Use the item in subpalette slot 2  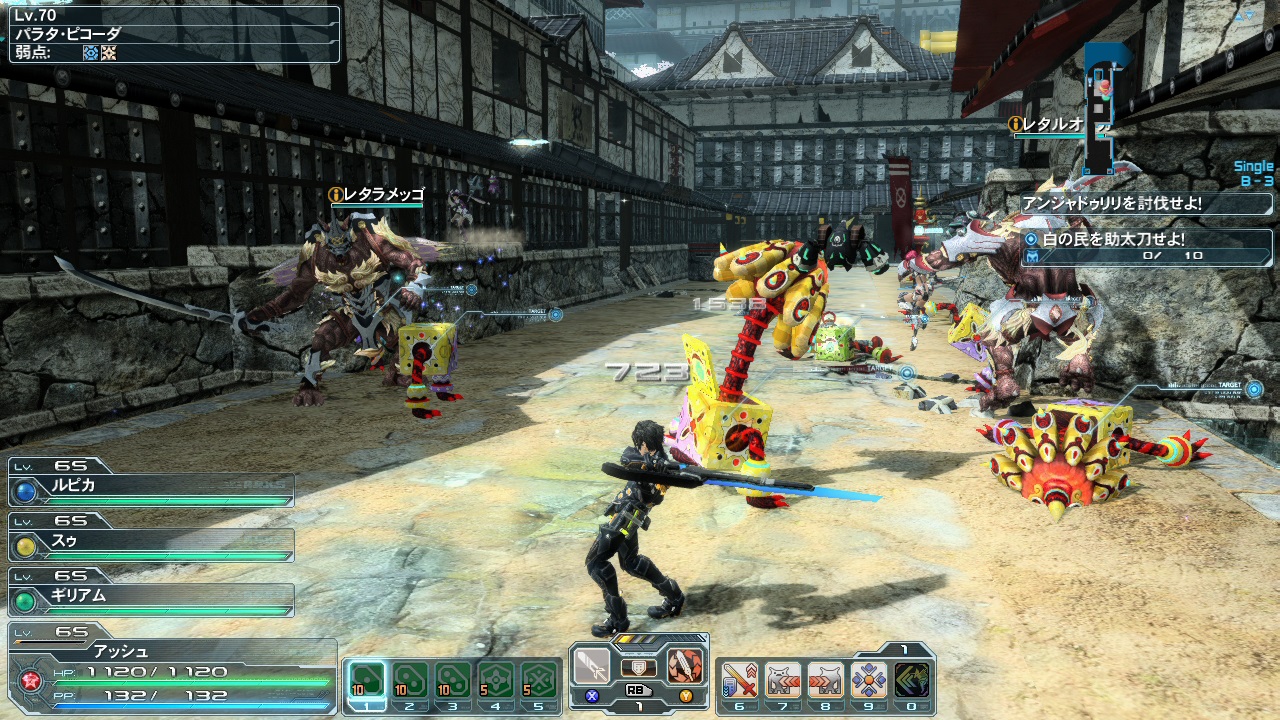pos(410,680)
